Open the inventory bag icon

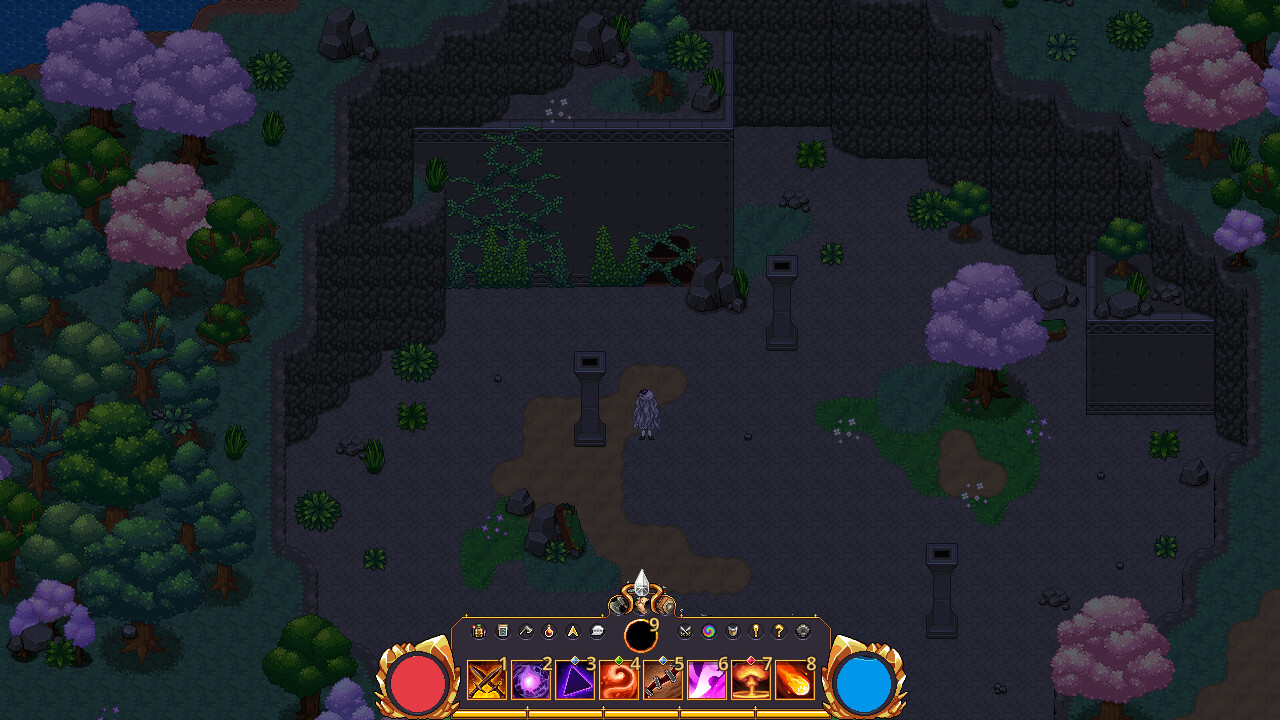[x=502, y=631]
